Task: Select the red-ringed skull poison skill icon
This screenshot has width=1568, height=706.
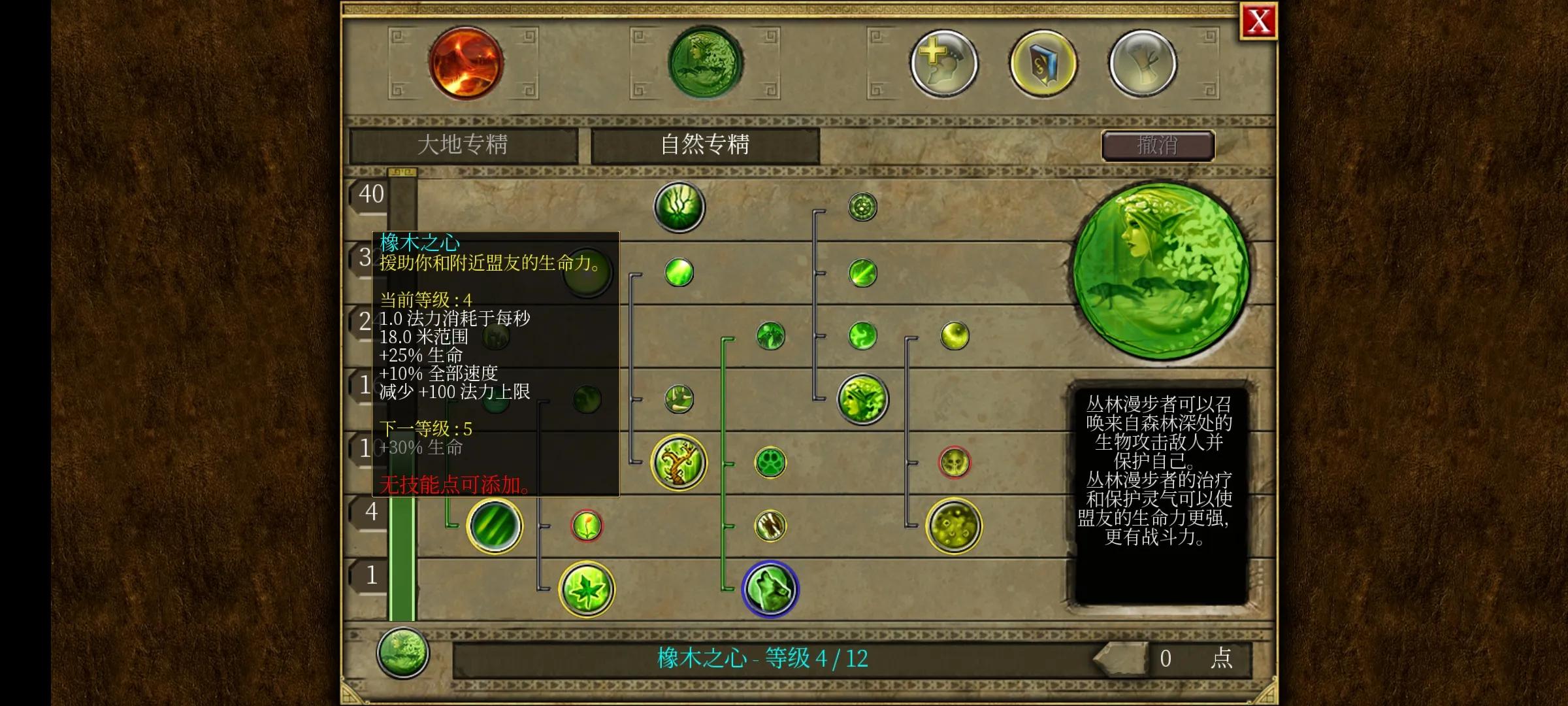Action: tap(955, 461)
